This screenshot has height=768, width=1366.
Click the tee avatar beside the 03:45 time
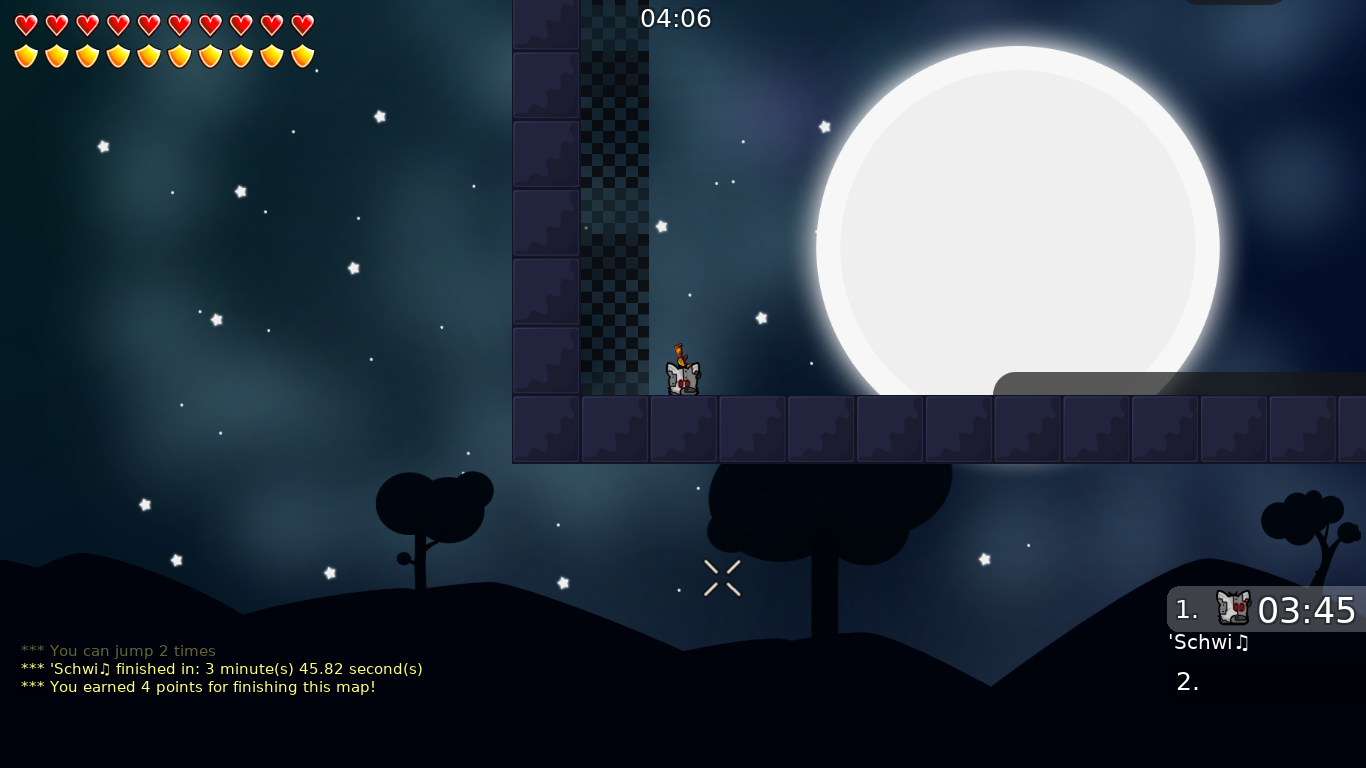click(x=1233, y=608)
